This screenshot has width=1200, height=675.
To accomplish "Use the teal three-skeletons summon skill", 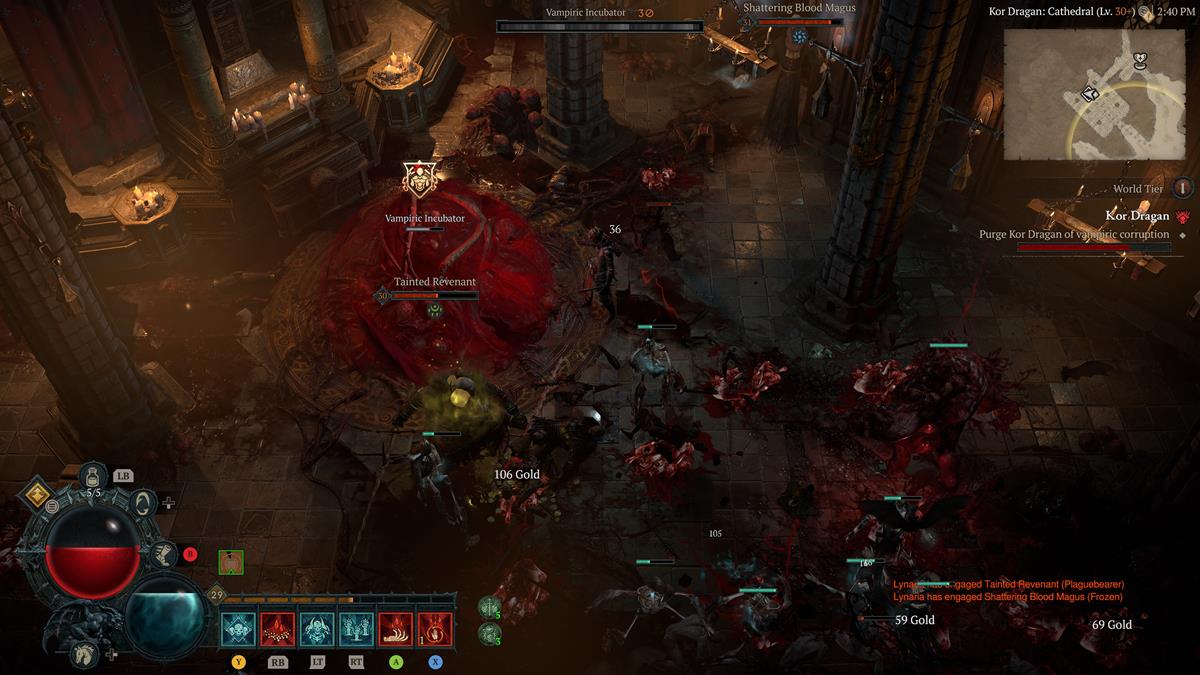I will pos(356,629).
